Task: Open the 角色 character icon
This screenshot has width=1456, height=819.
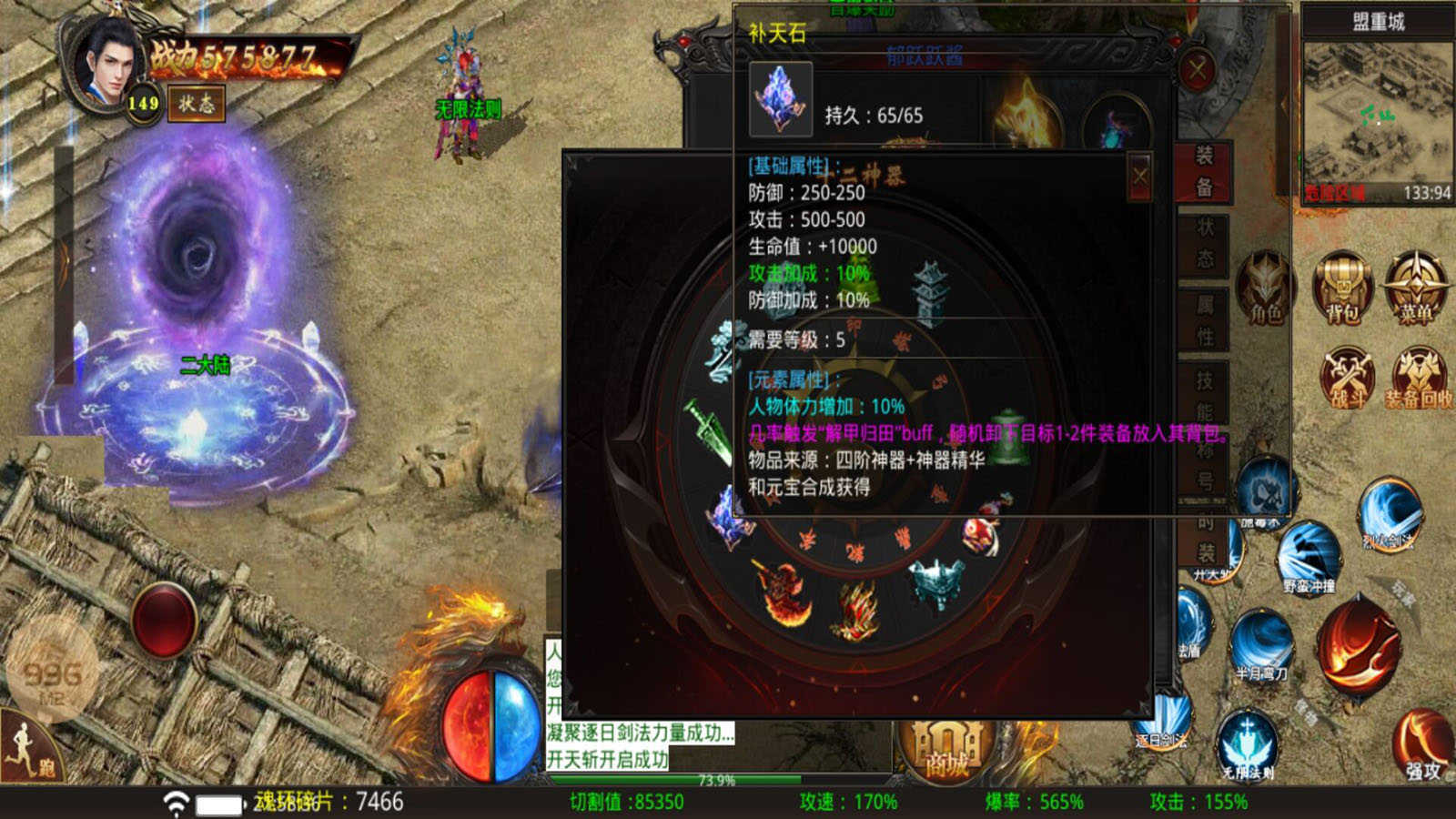Action: [1265, 287]
